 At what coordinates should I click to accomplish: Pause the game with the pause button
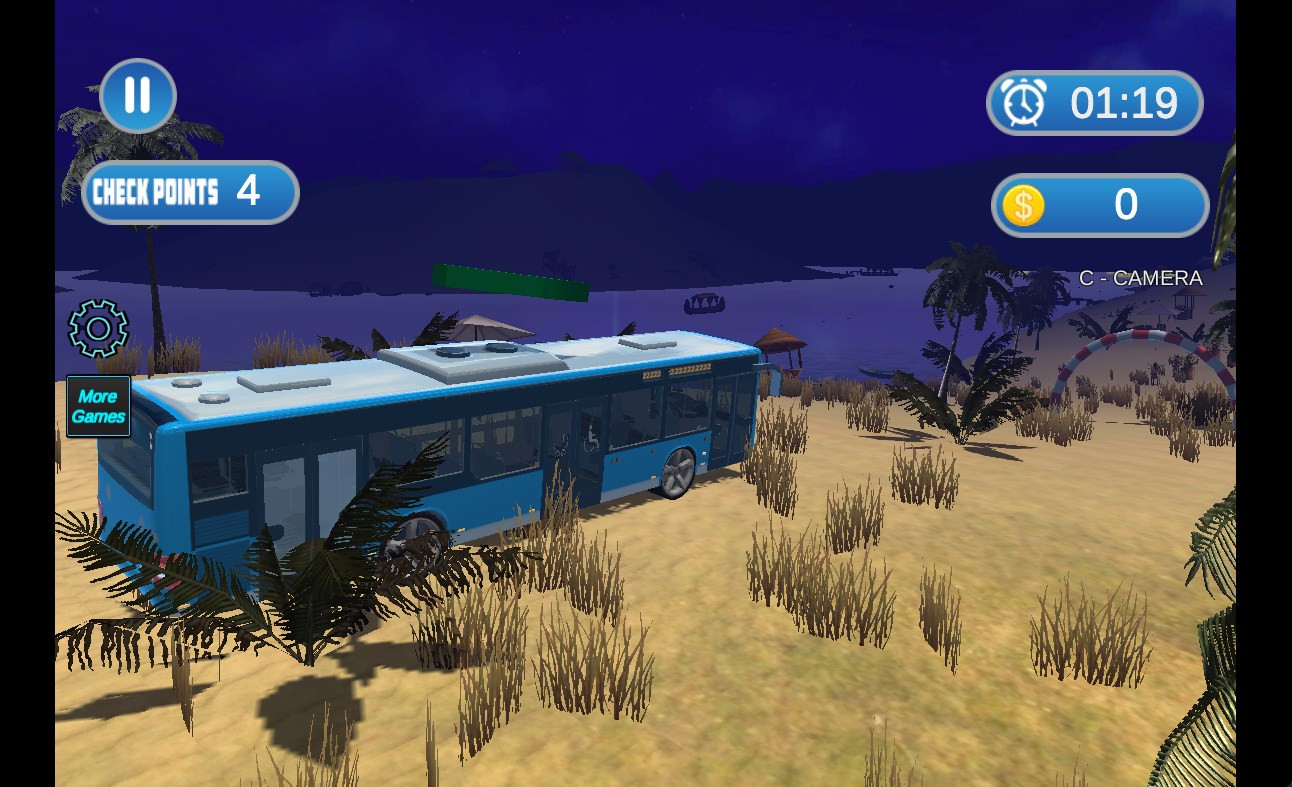138,96
